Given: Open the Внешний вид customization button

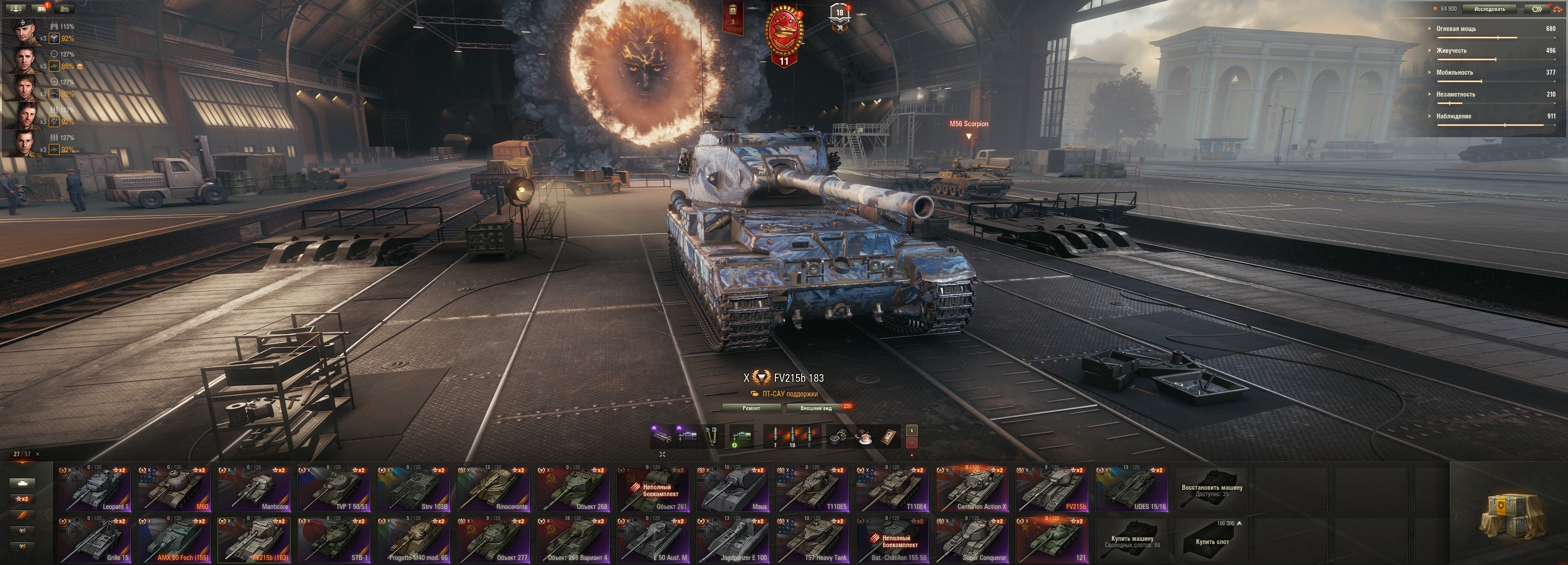Looking at the screenshot, I should (x=816, y=408).
